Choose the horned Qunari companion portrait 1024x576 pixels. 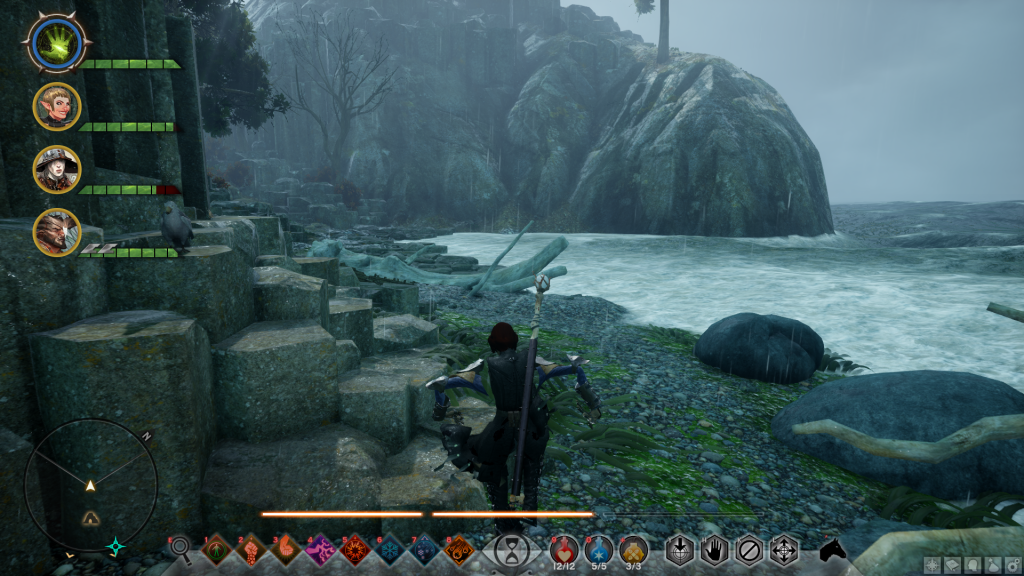pyautogui.click(x=56, y=233)
